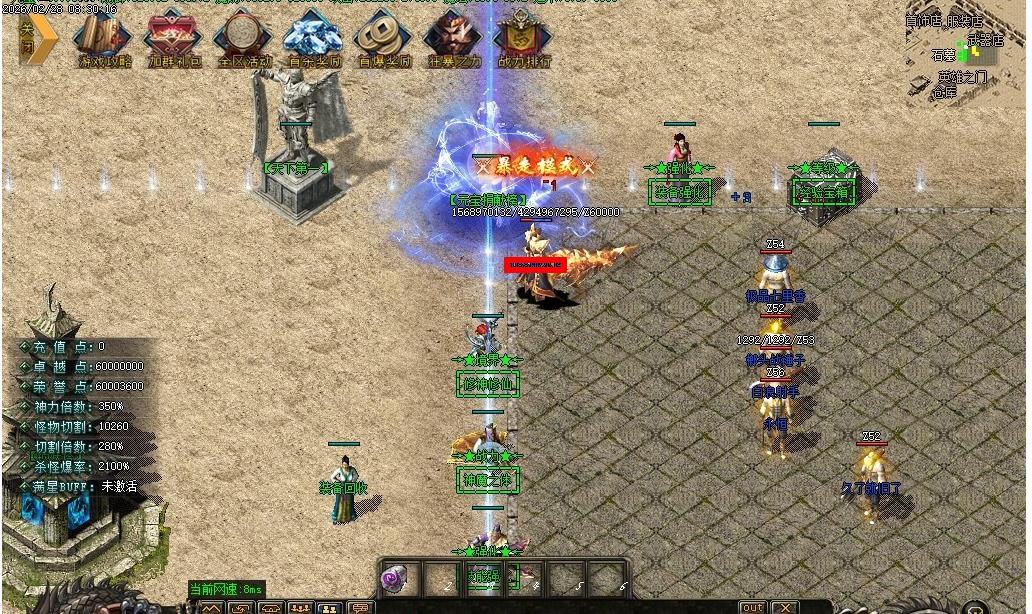Open the 加群礼包 gift pack

(x=174, y=40)
